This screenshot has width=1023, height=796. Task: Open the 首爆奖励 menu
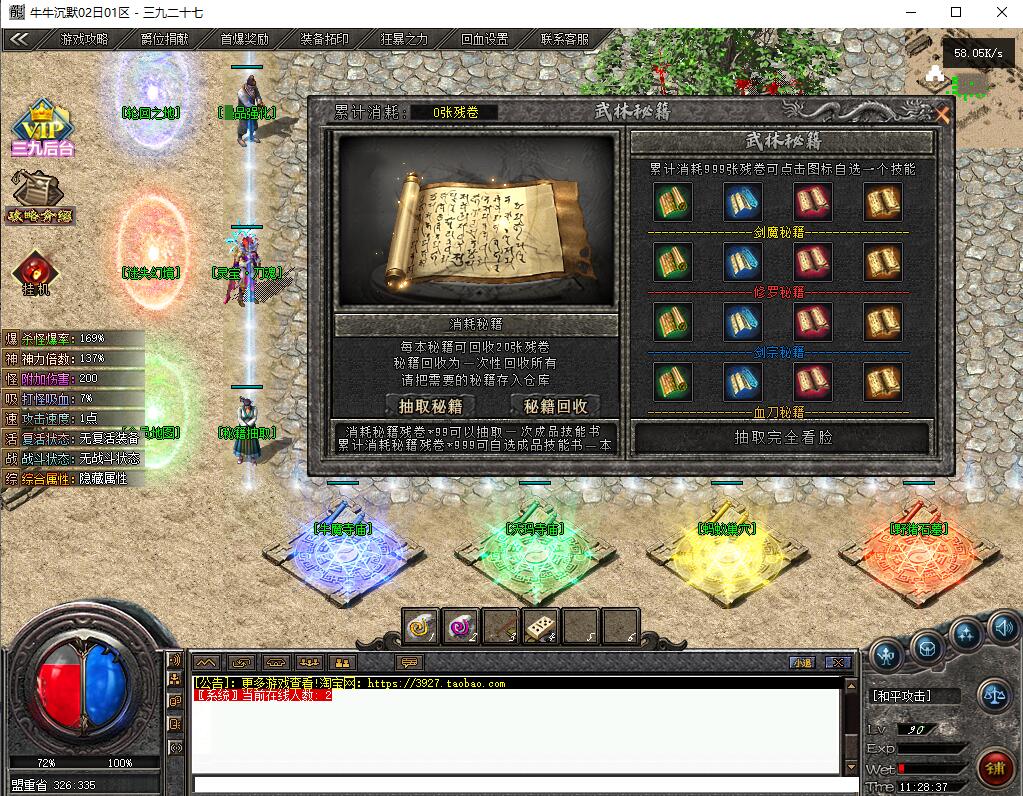click(x=245, y=40)
